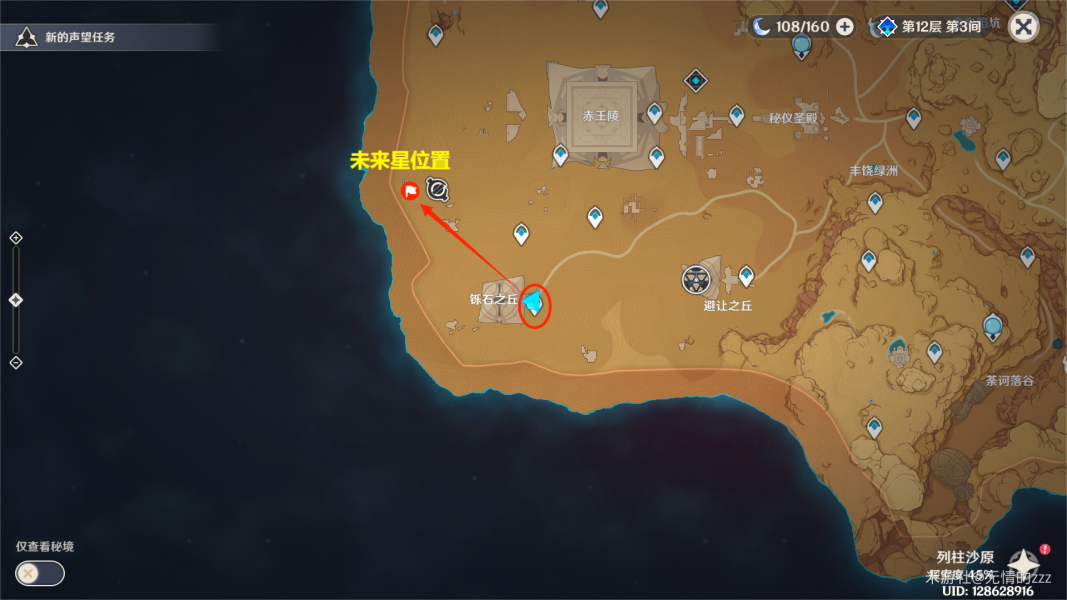Screen dimensions: 1067x600
Task: Open the new reputation quest notice
Action: [80, 38]
